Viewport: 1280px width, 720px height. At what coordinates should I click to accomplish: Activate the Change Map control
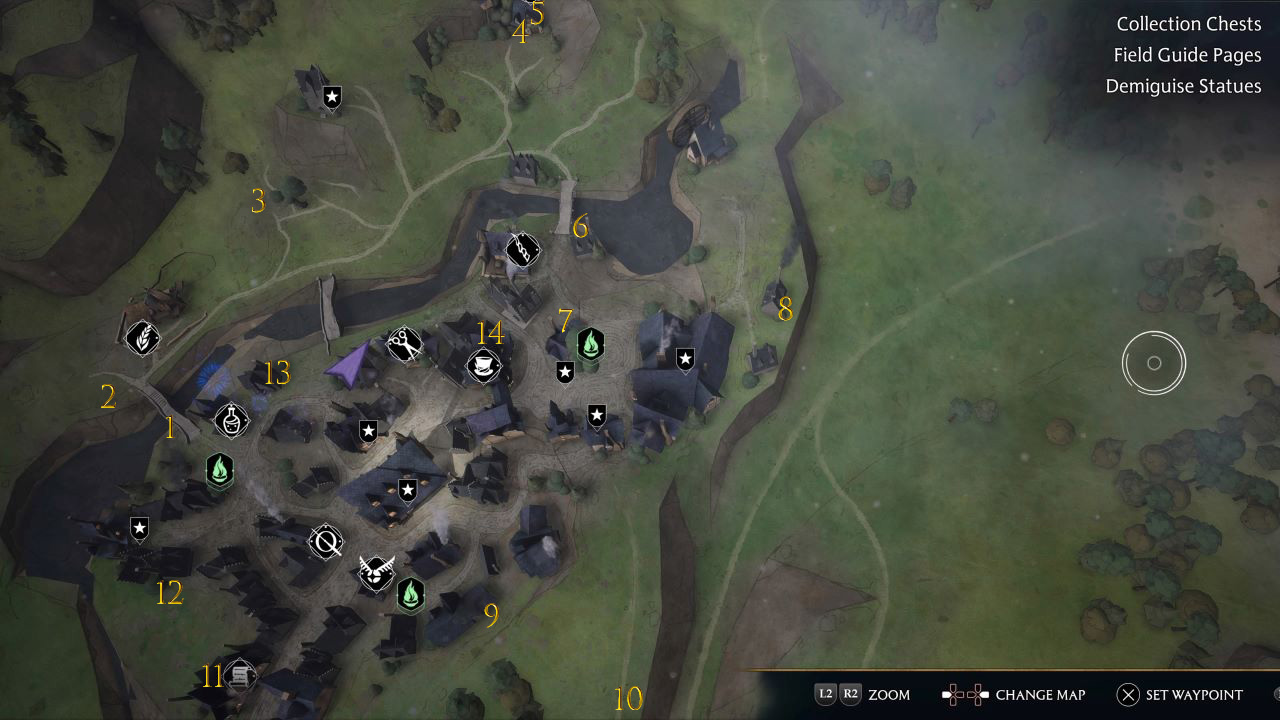[1013, 694]
